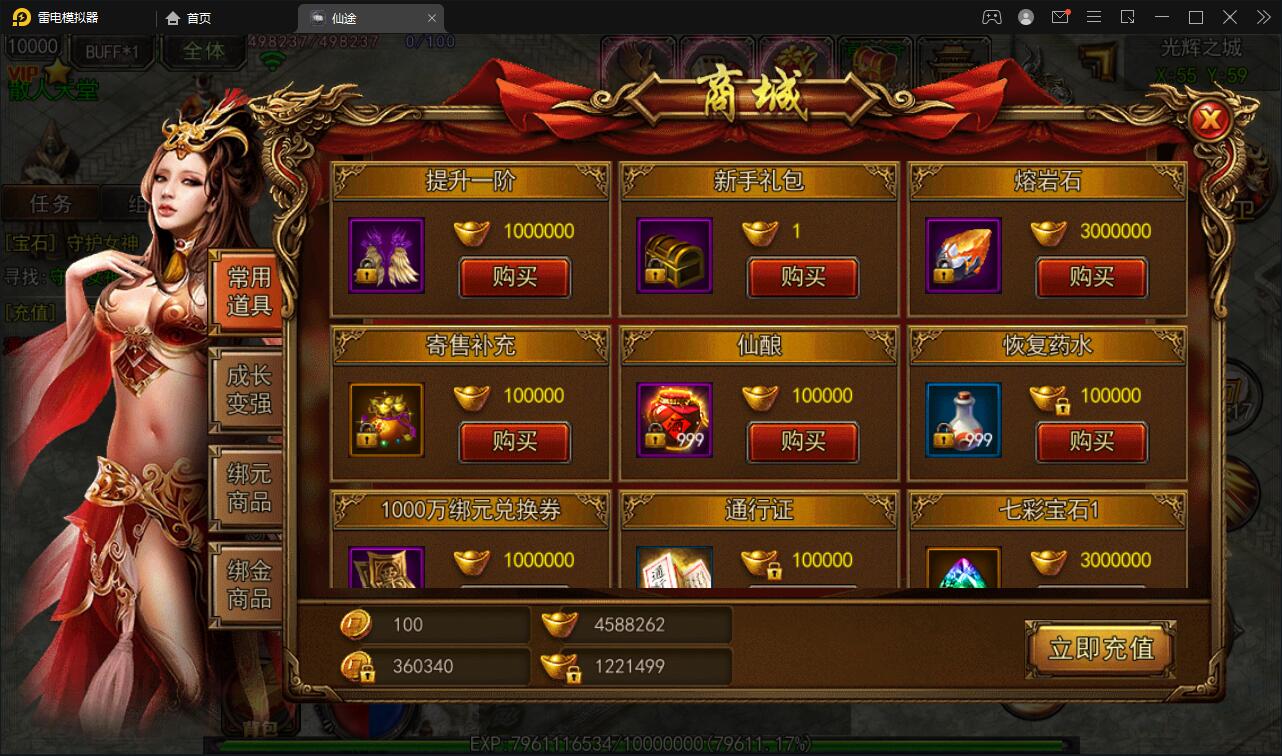
Task: Click the user avatar icon in the title bar
Action: (x=1026, y=17)
